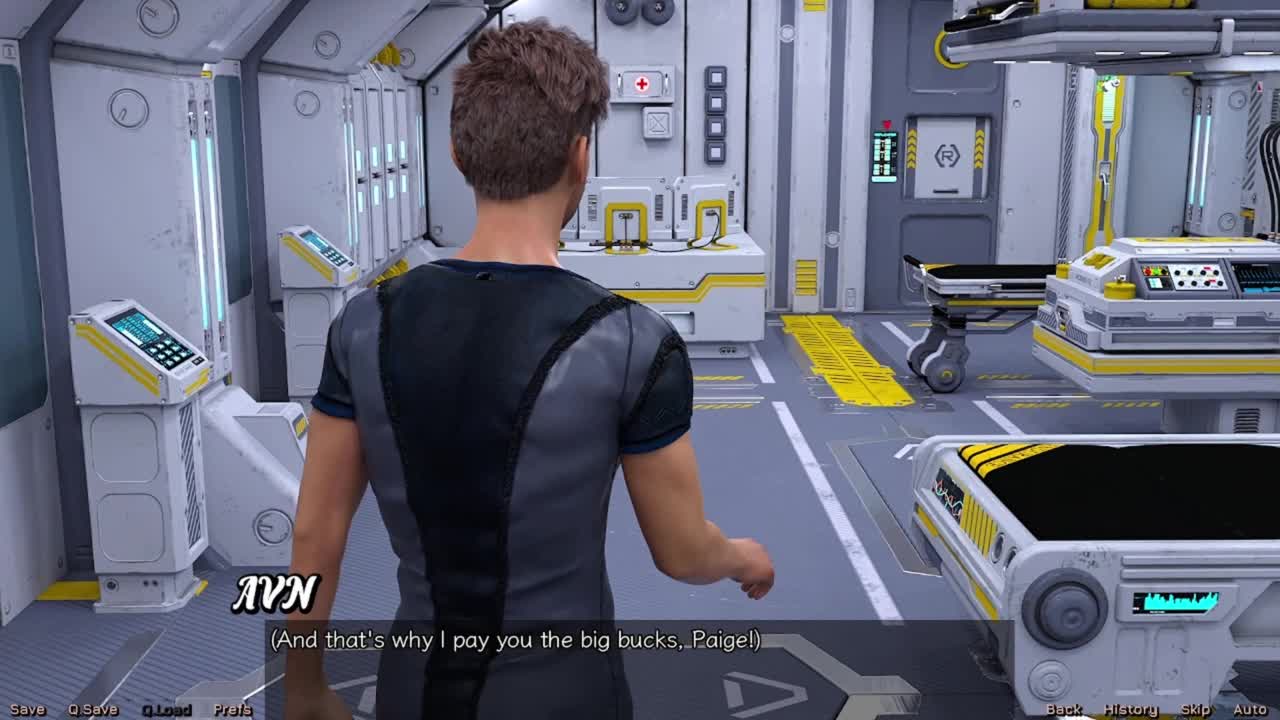
Task: Click the Q.Save quick save button
Action: [93, 709]
